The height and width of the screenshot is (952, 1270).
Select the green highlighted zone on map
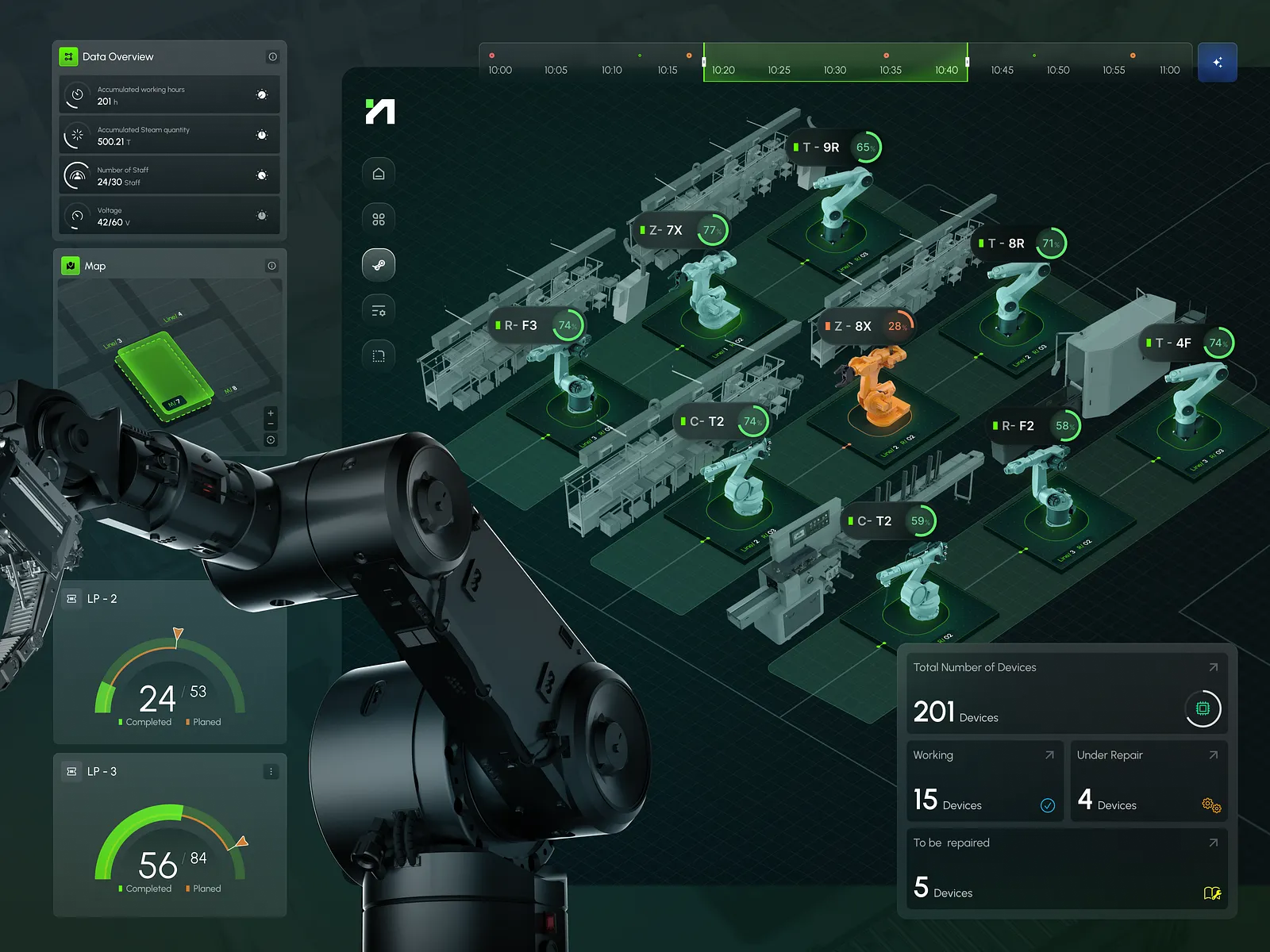[163, 374]
